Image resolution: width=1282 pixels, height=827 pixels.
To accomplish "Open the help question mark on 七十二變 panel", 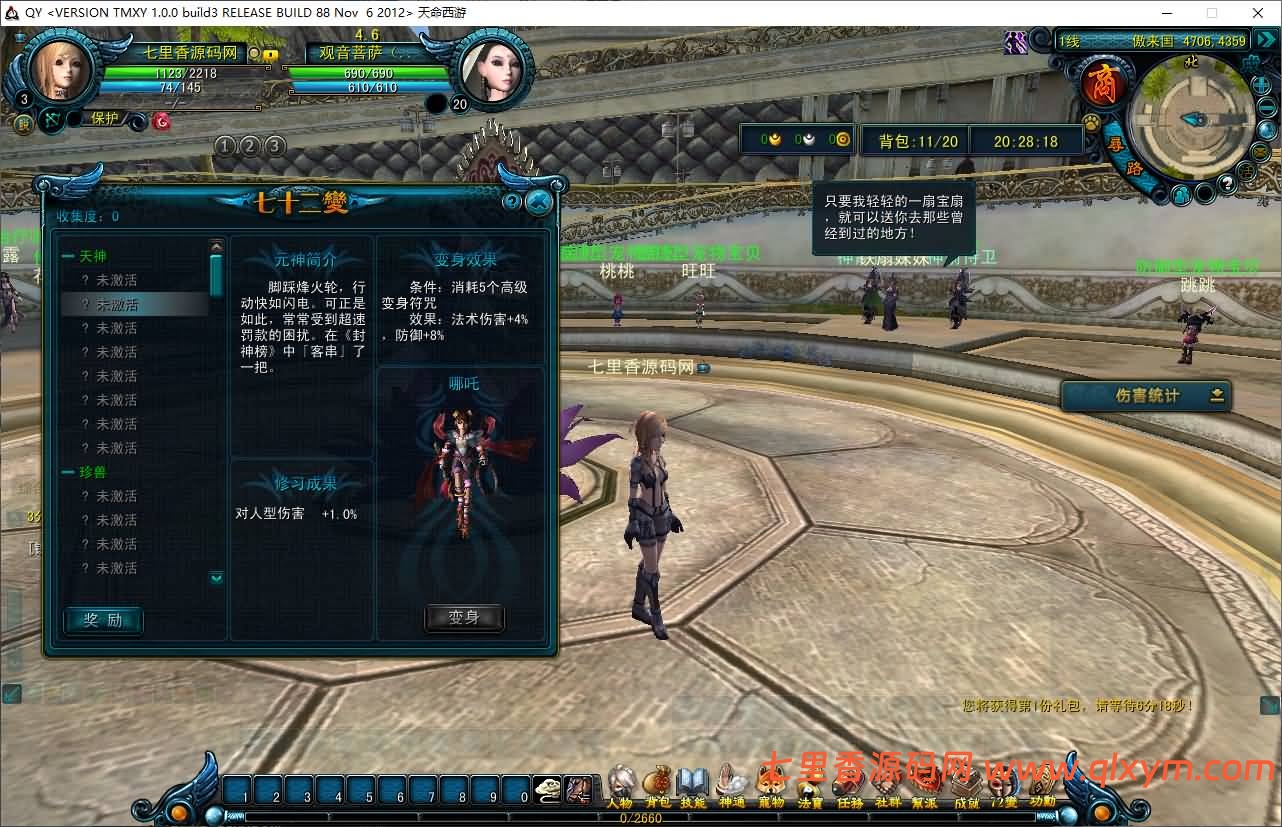I will (x=512, y=202).
